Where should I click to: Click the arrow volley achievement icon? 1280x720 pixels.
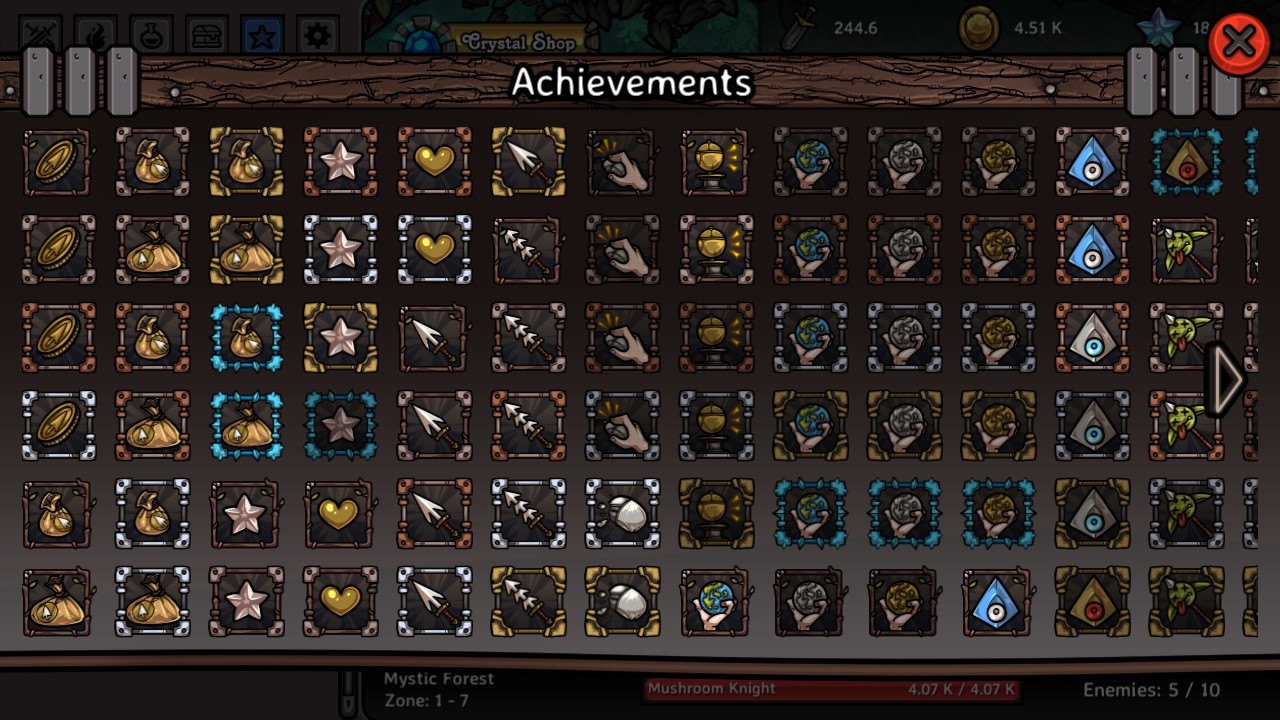[x=528, y=250]
